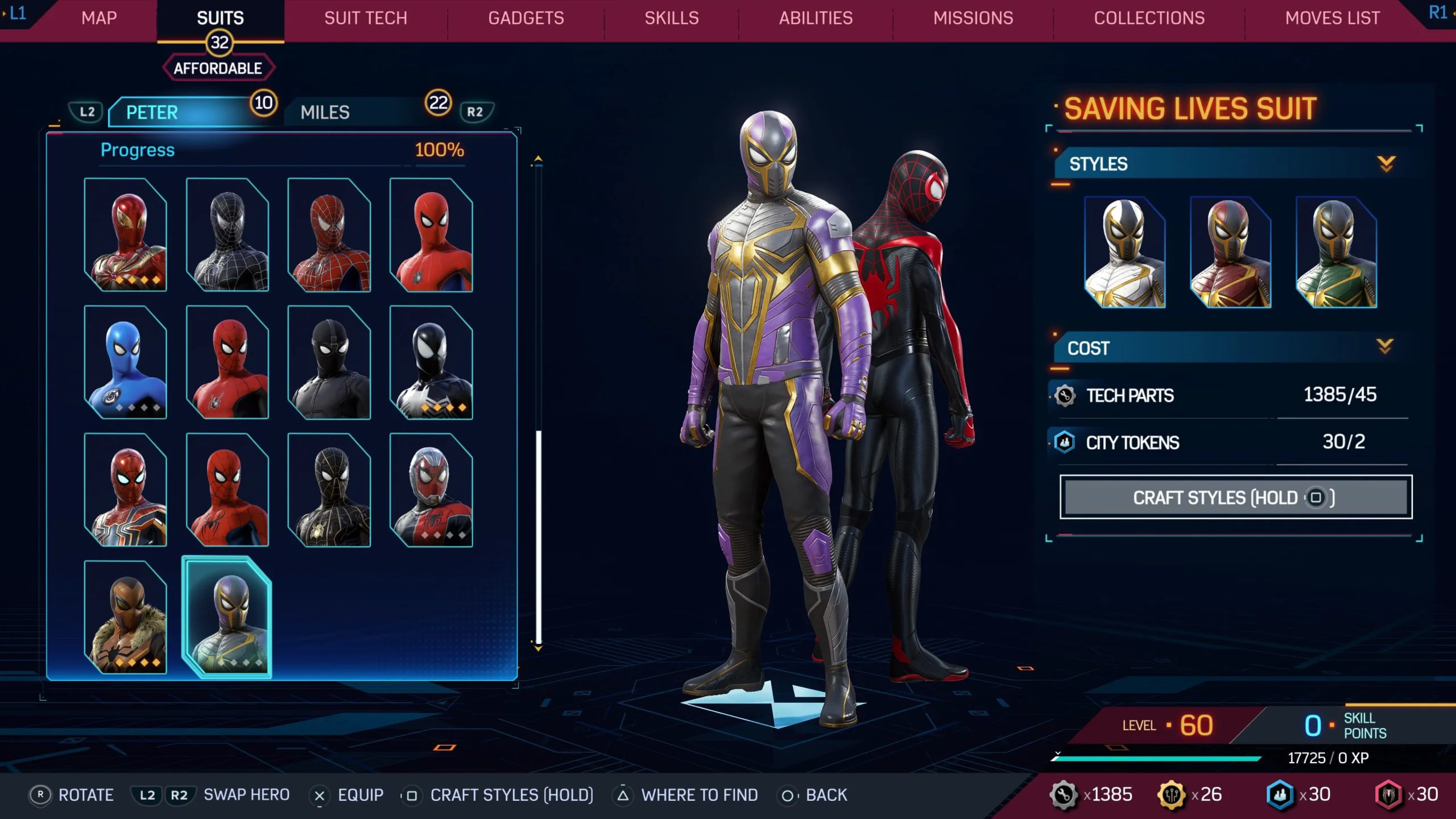Pick the black and gold webbed suit

tap(329, 490)
